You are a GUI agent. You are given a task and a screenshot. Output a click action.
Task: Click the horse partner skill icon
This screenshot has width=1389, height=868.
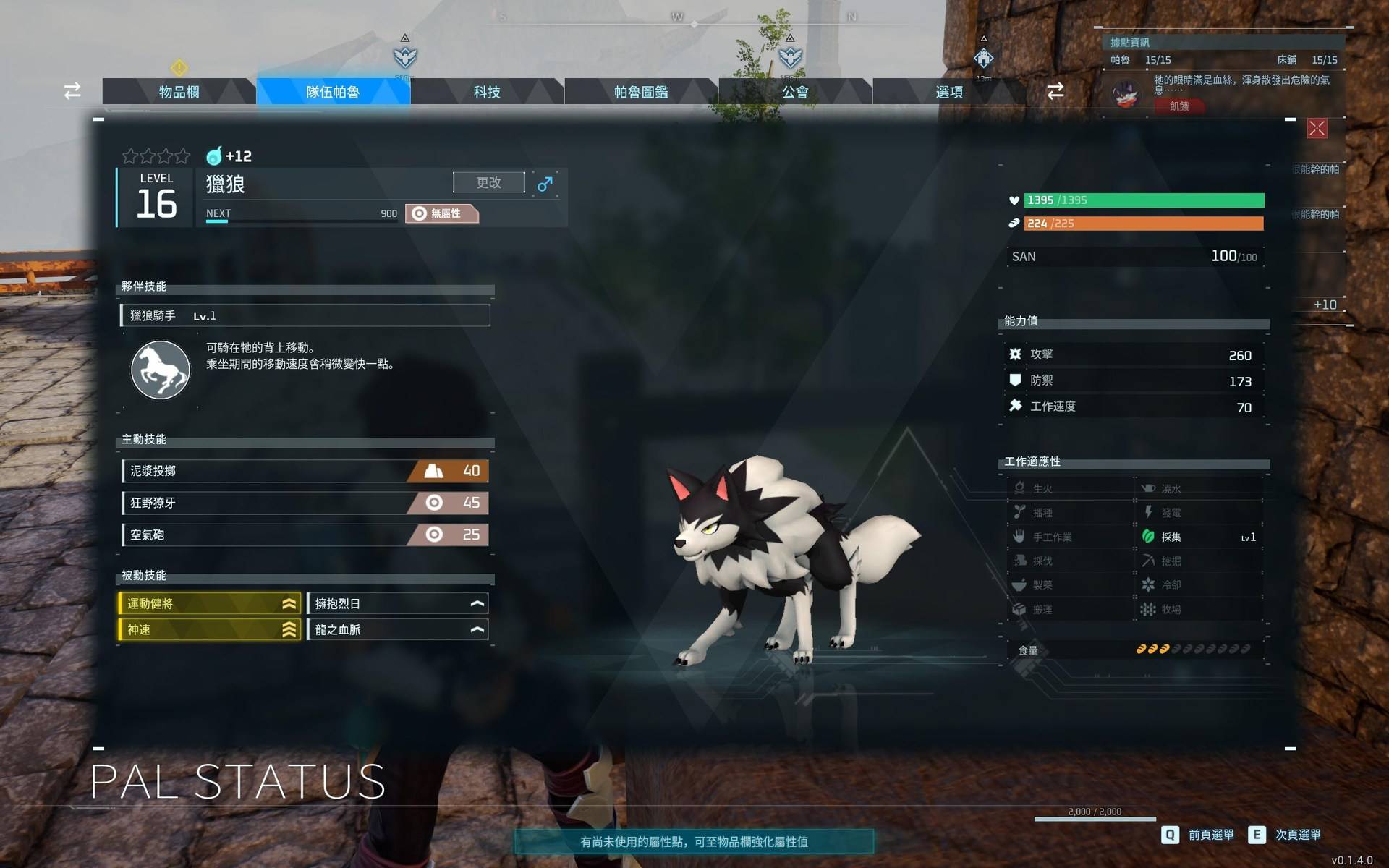tap(161, 370)
